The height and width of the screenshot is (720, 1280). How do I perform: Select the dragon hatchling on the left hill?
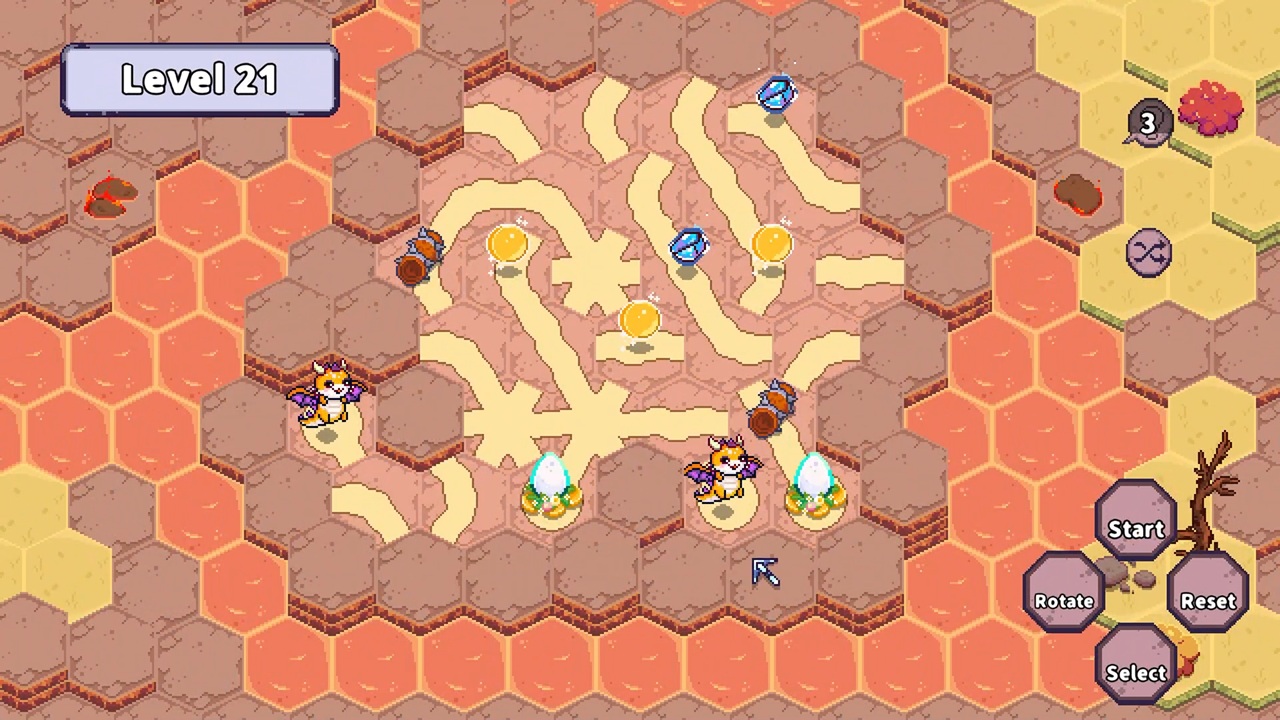pos(330,395)
